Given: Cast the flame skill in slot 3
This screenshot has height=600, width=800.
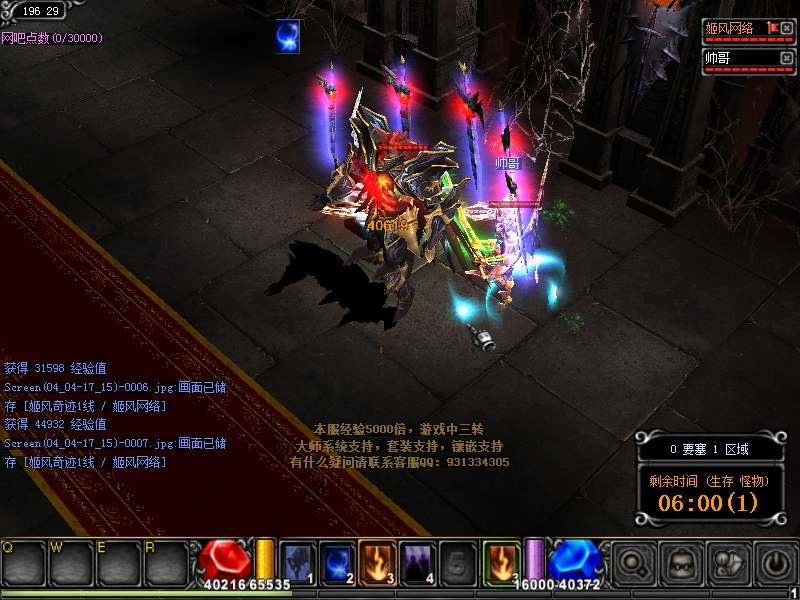Looking at the screenshot, I should tap(378, 563).
